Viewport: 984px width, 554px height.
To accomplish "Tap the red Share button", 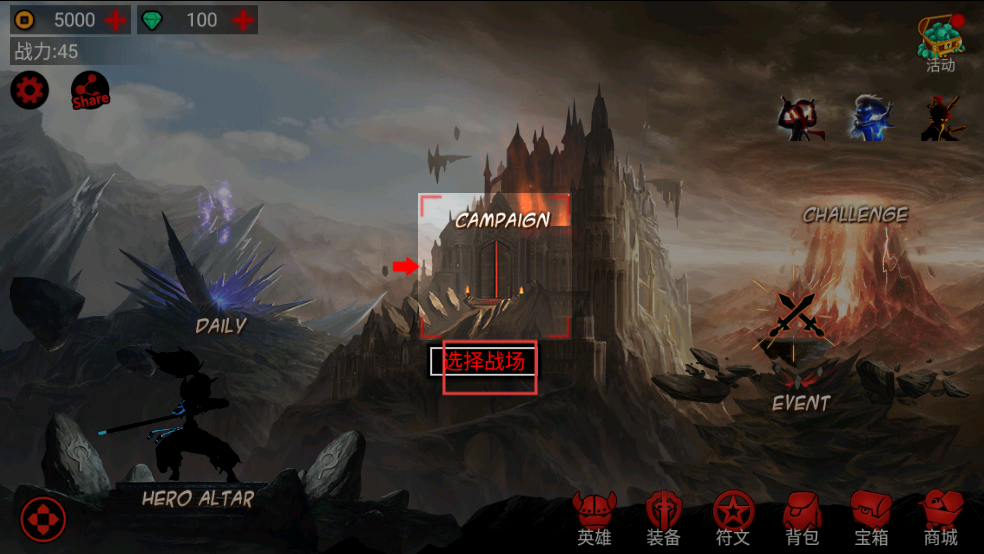I will (90, 92).
